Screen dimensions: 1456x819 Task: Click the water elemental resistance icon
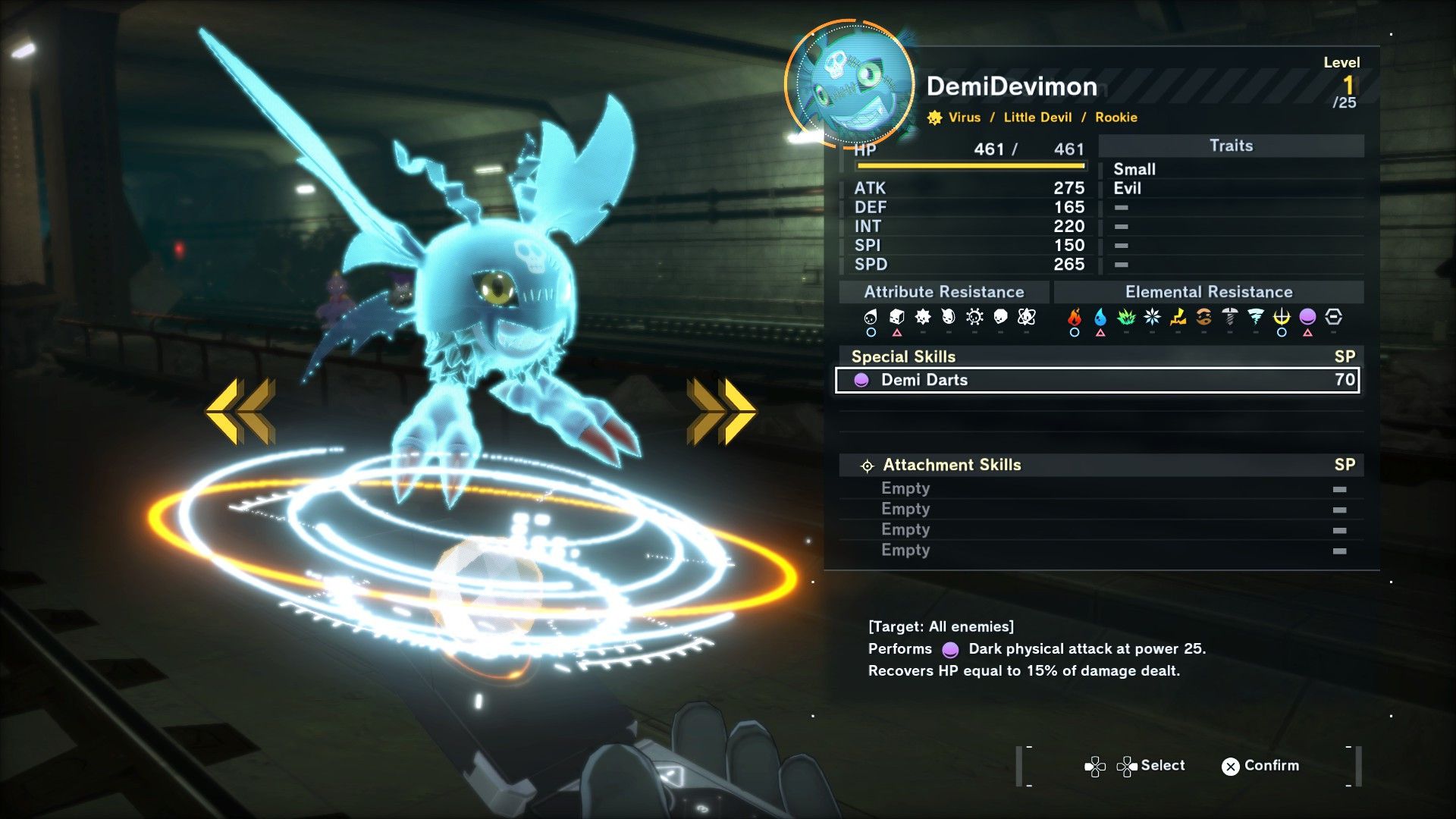point(1100,317)
